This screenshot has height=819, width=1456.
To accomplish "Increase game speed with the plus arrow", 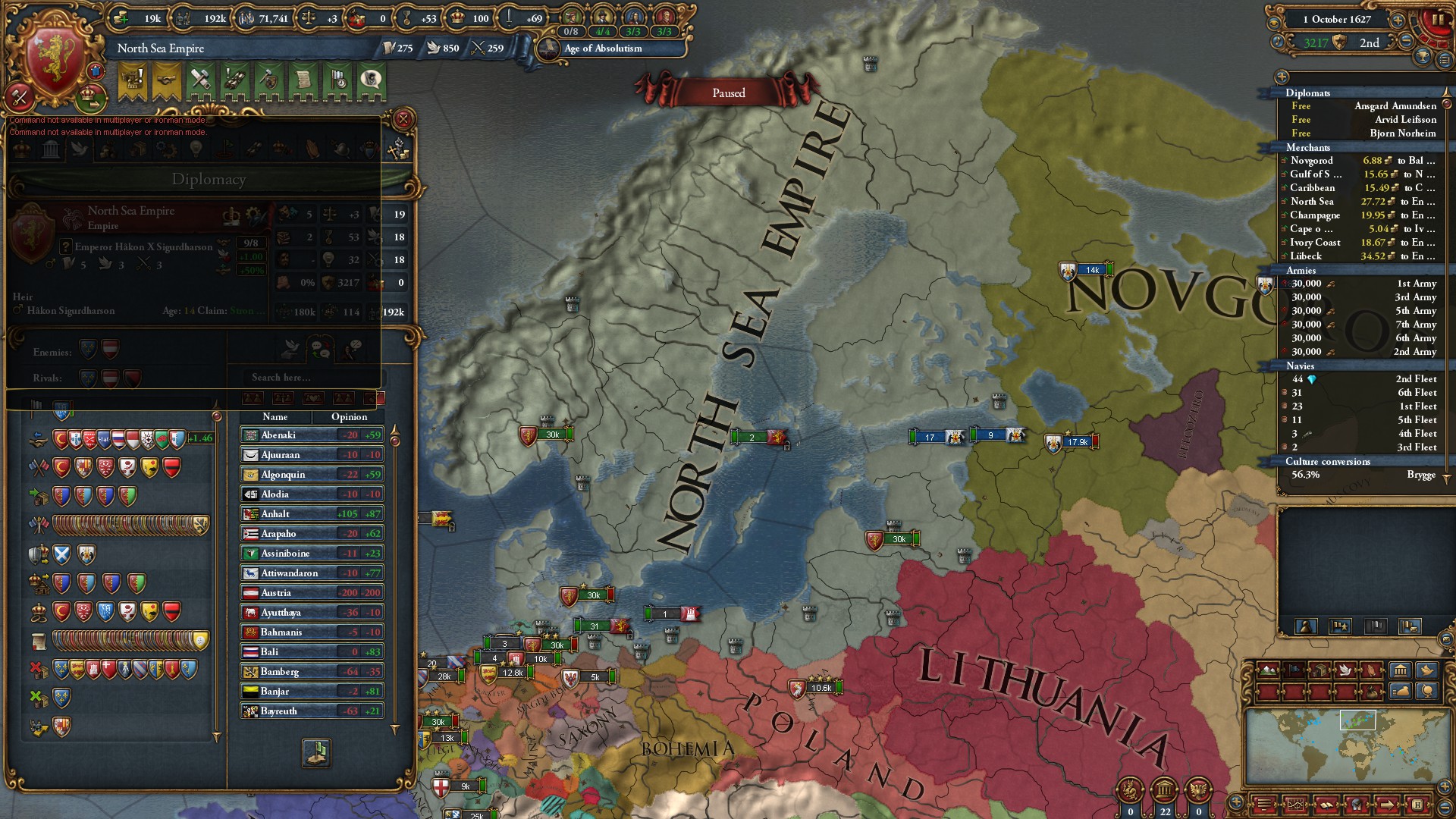I will [x=1397, y=20].
